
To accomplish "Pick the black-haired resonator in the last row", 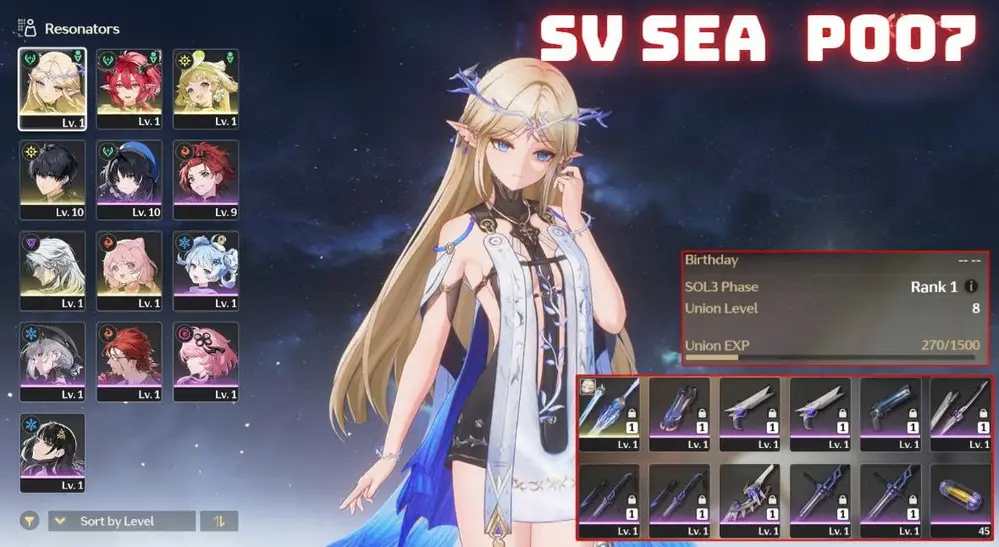I will coord(52,452).
